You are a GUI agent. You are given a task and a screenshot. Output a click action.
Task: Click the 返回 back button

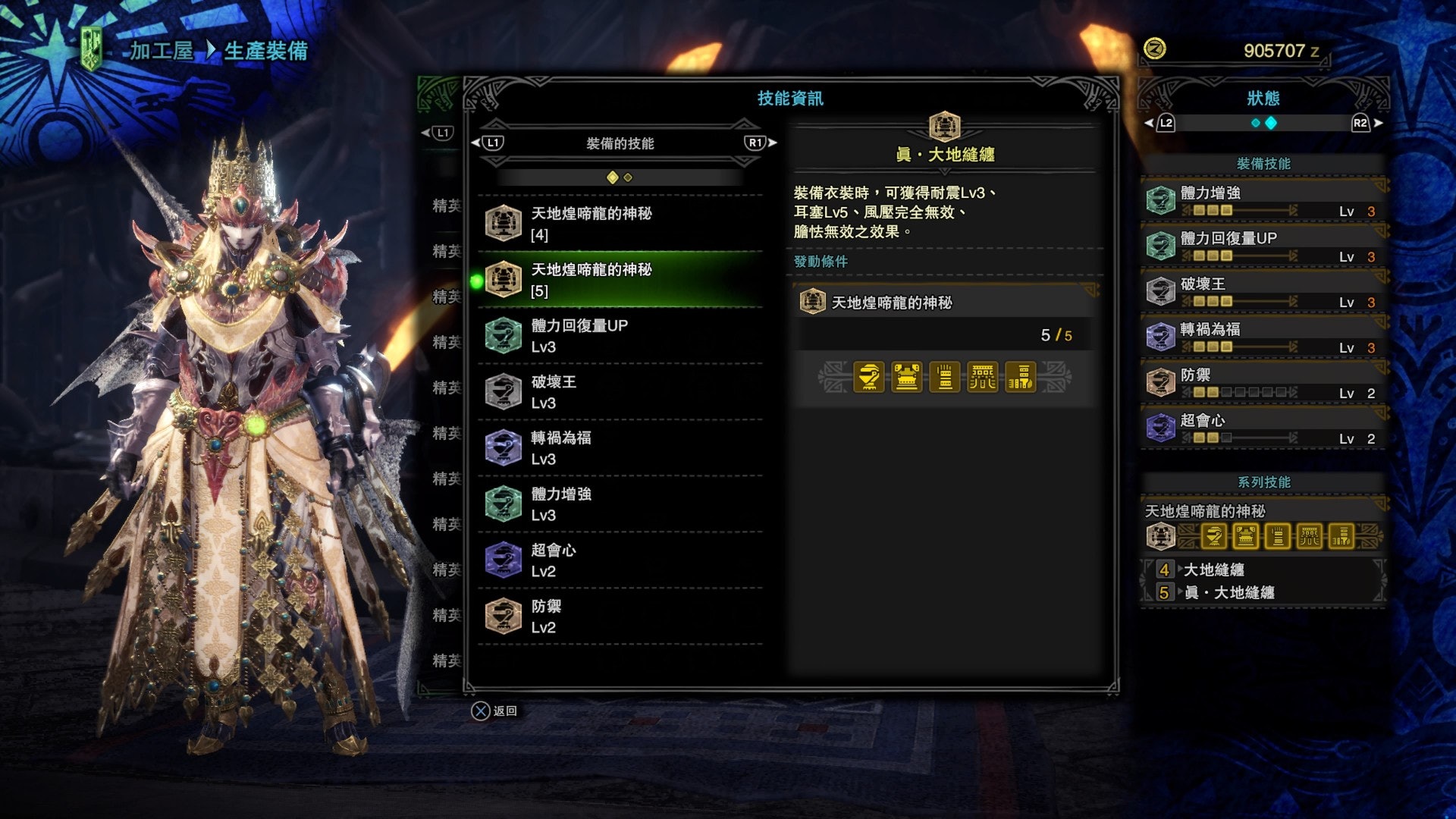pyautogui.click(x=494, y=711)
